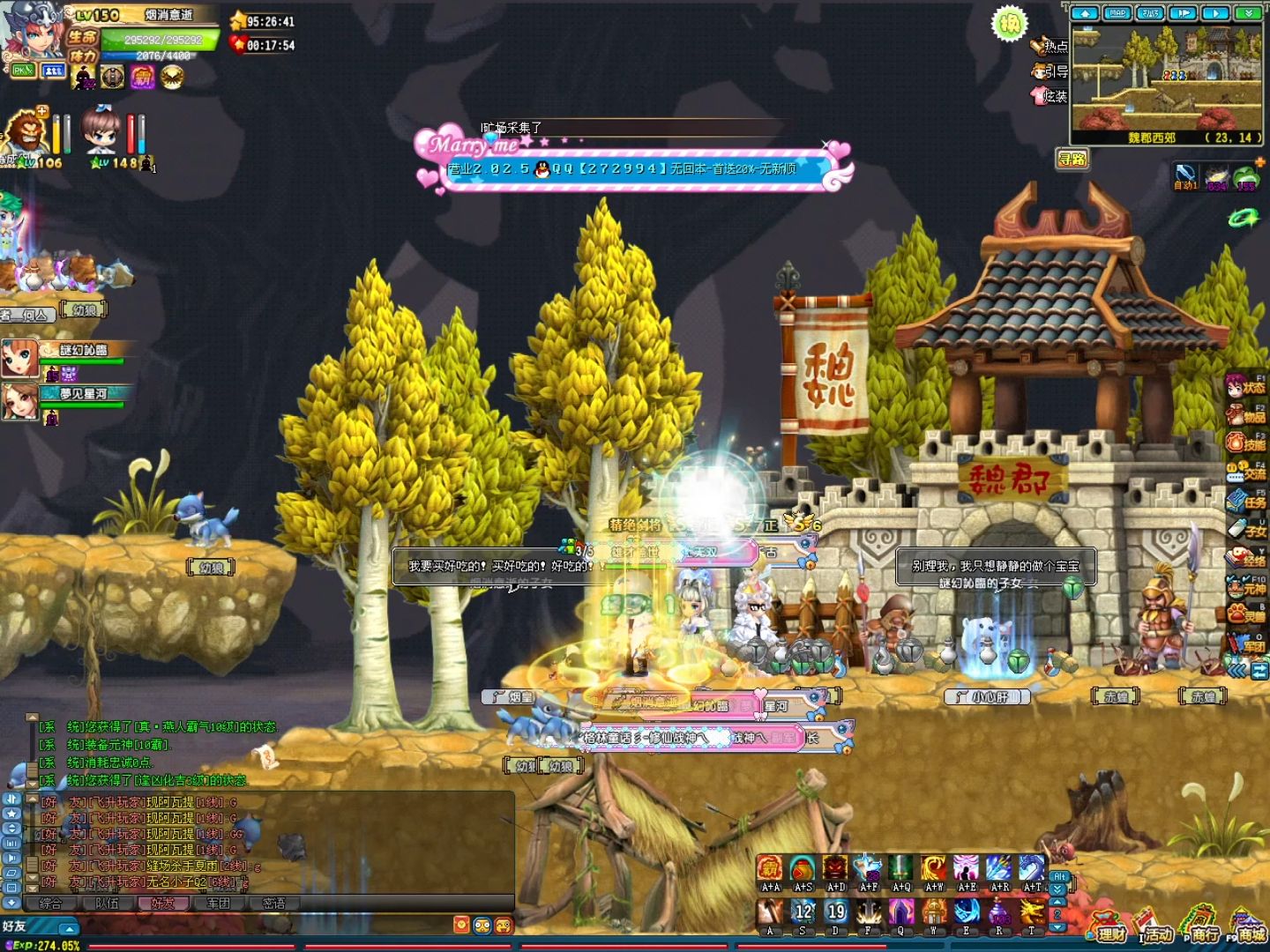Open the 引导 guide menu
This screenshot has height=952, width=1270.
[x=1050, y=71]
